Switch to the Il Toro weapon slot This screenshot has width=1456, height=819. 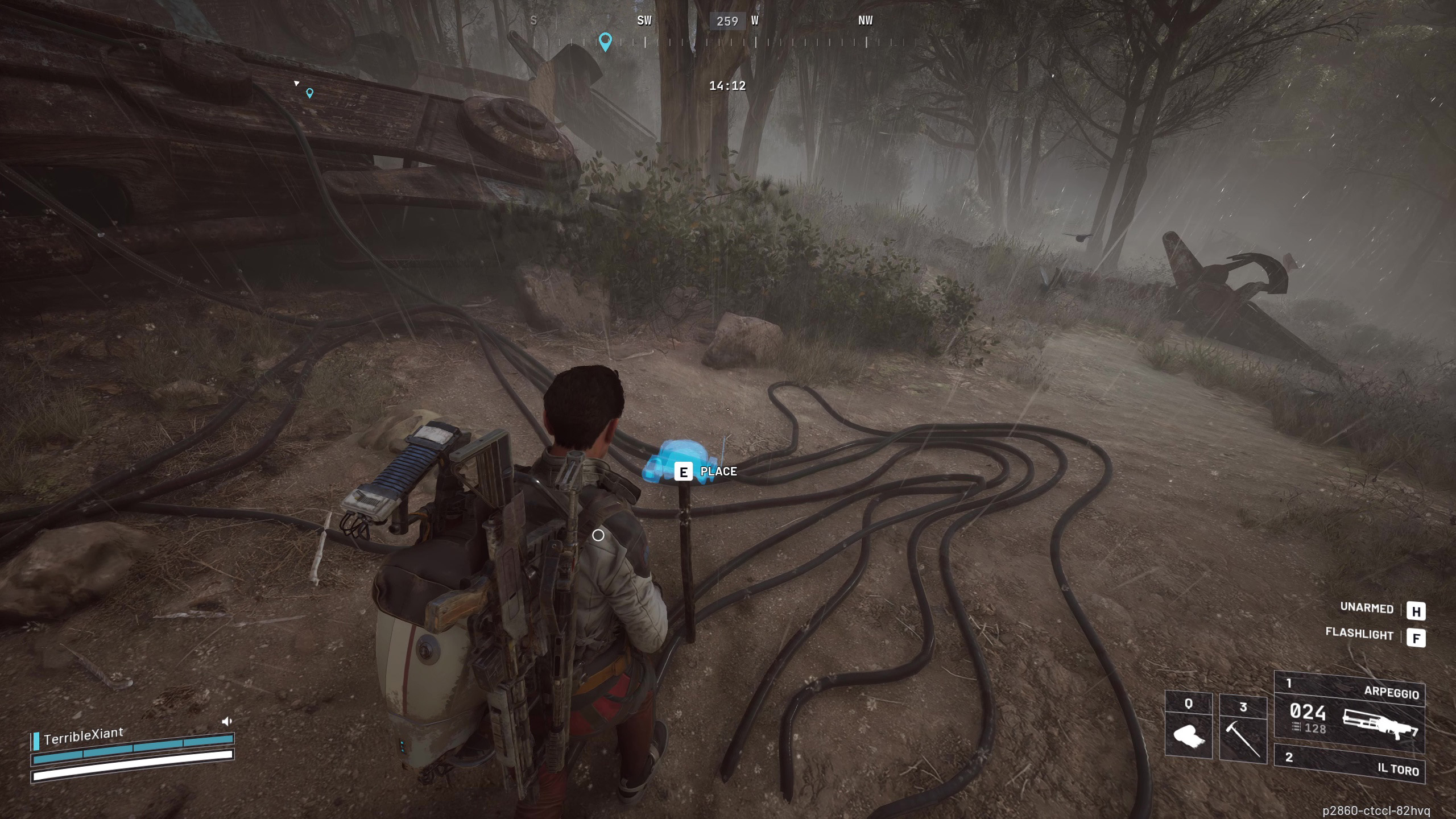[1349, 763]
